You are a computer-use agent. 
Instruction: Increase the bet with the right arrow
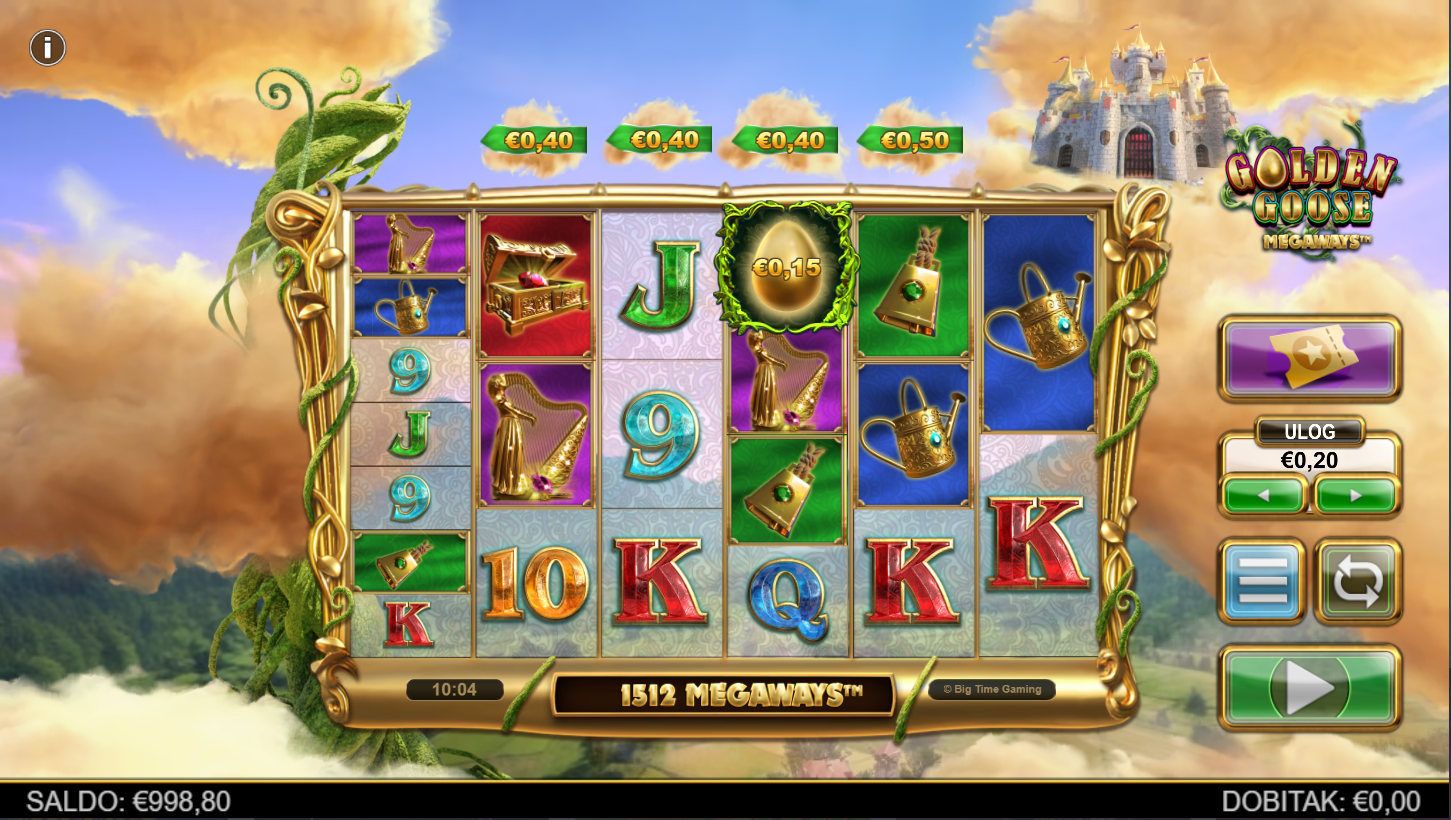[x=1356, y=495]
